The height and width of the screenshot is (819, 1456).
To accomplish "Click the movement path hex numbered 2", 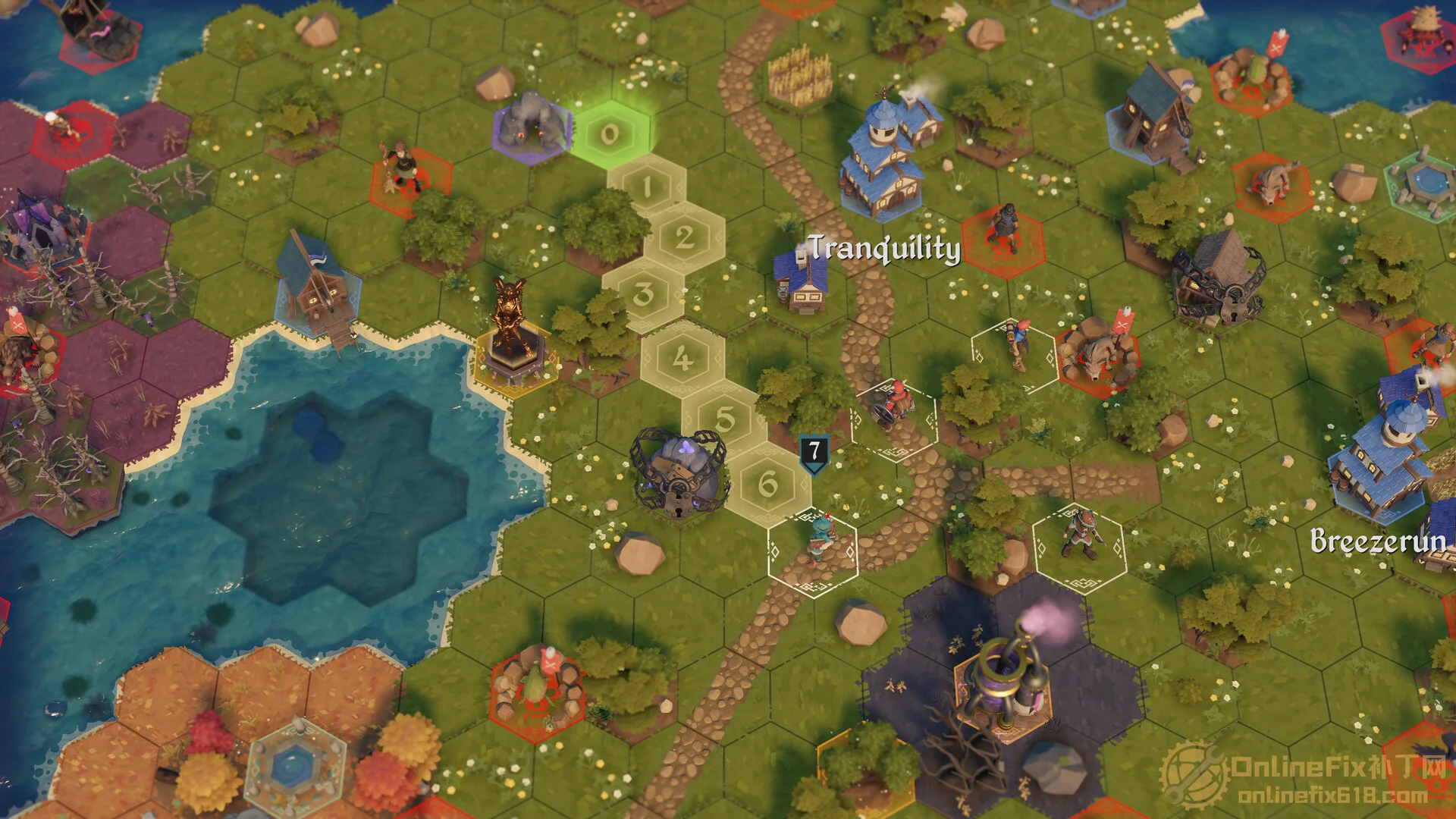I will pos(684,238).
